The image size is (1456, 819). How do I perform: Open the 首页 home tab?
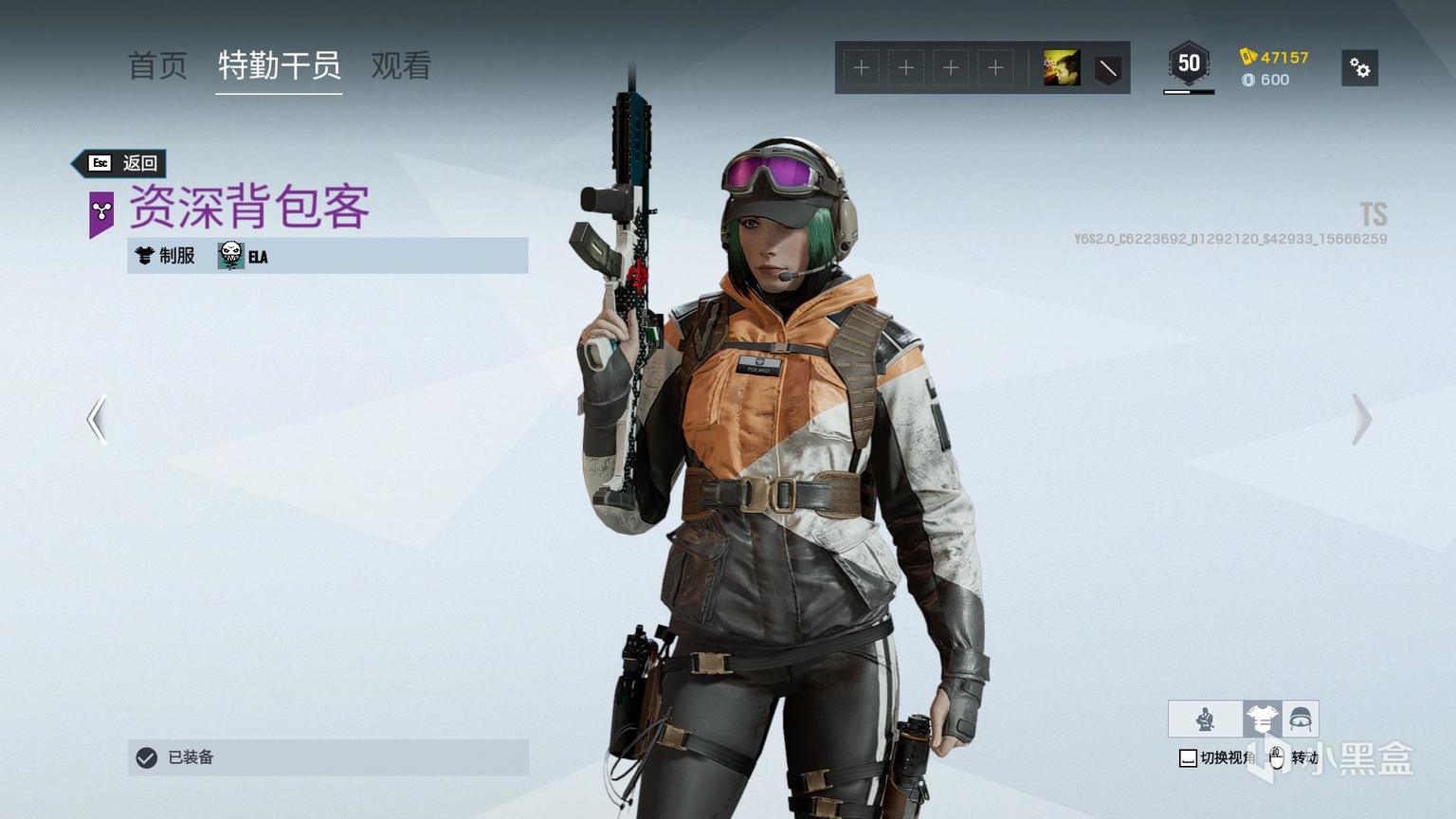click(157, 65)
